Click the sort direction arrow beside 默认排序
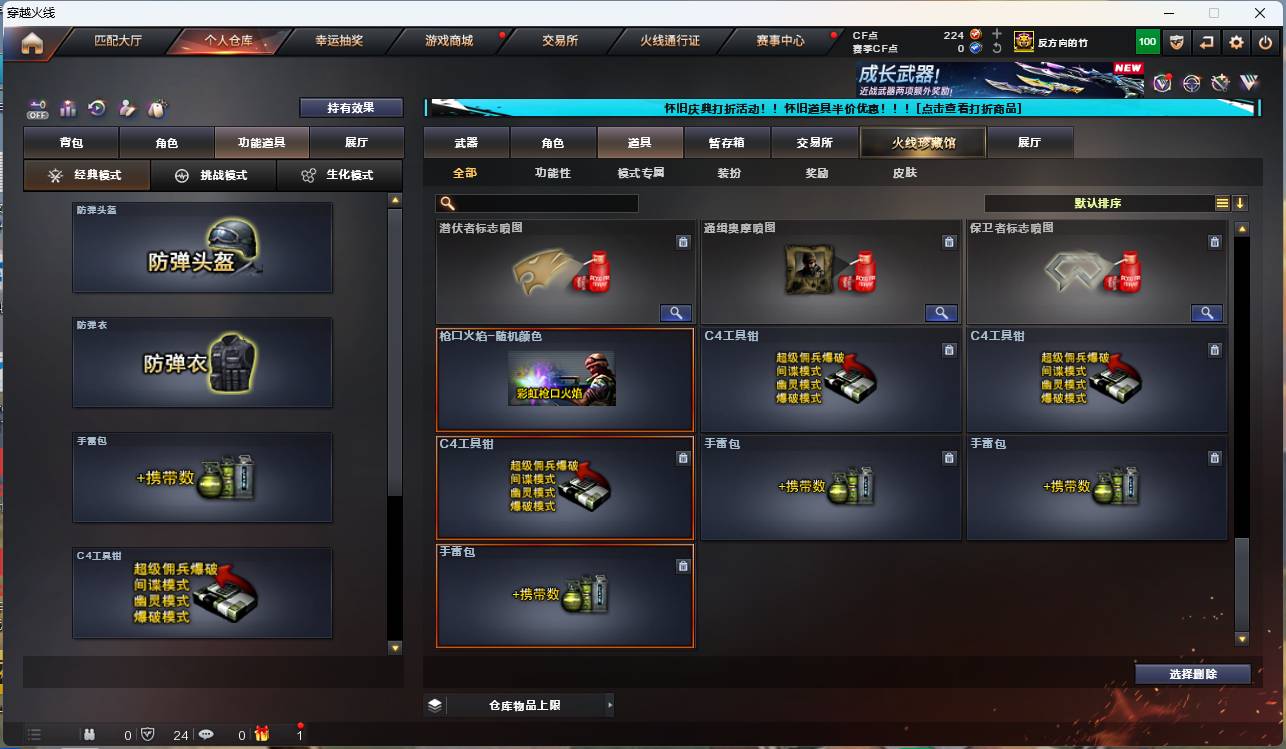The image size is (1286, 749). coord(1241,203)
